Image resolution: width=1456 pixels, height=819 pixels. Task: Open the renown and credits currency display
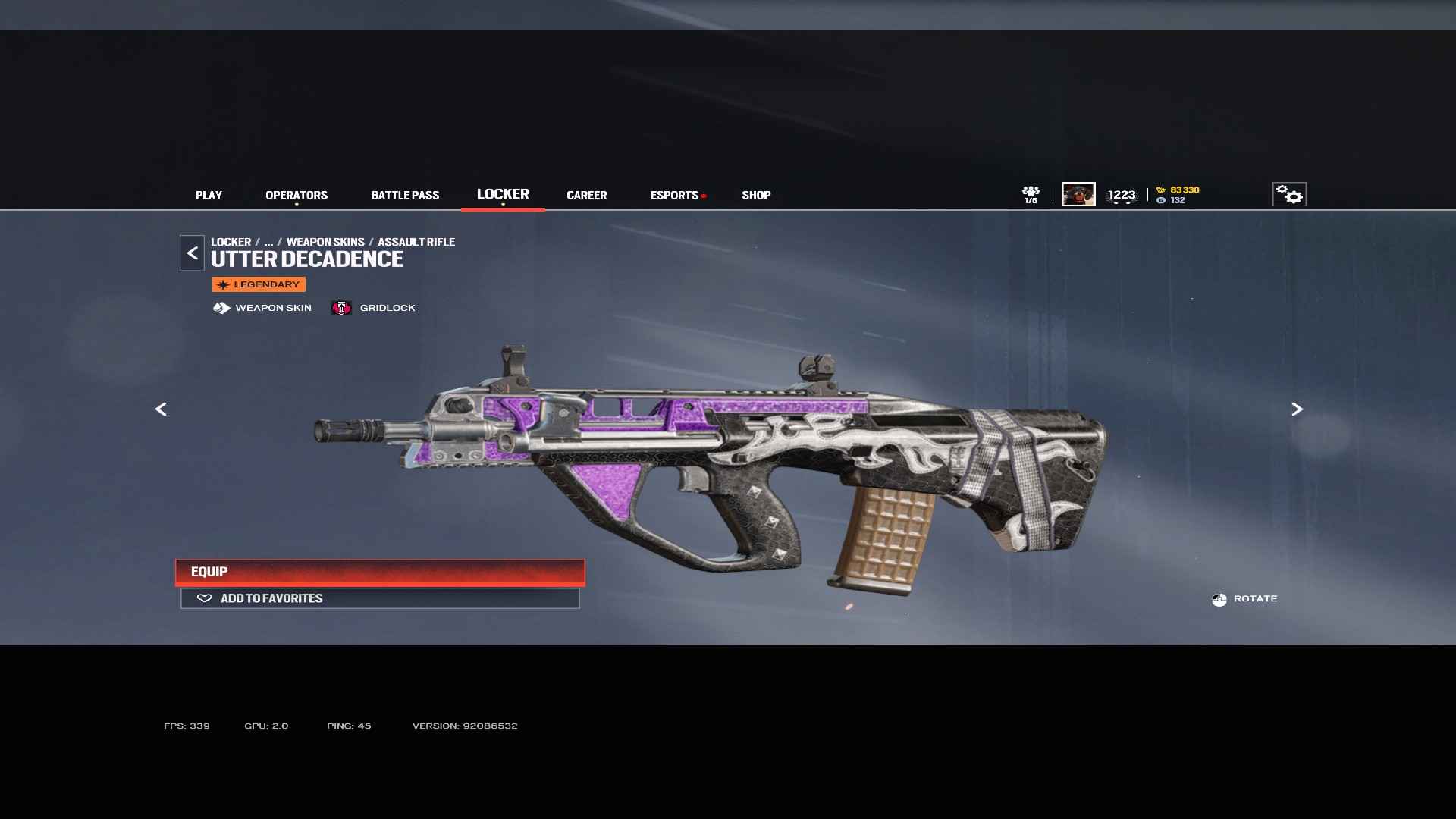tap(1178, 195)
